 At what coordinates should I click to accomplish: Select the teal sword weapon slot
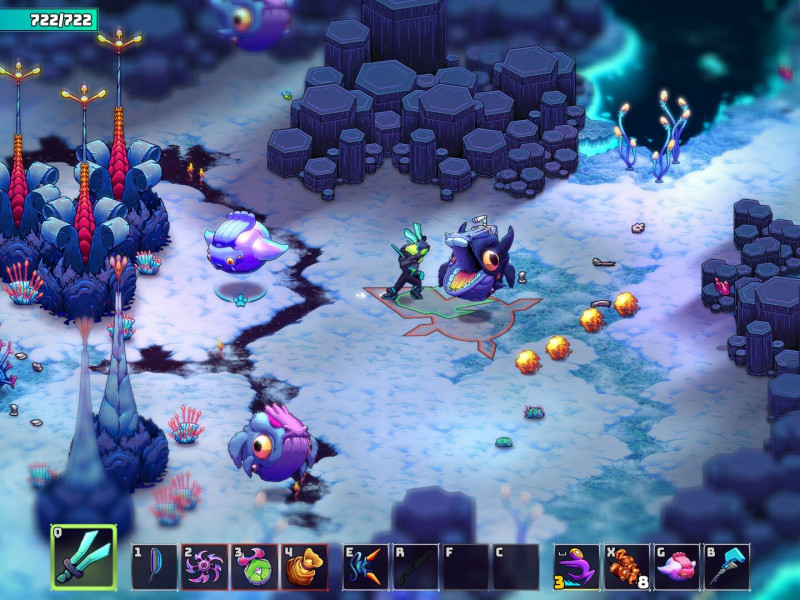84,555
